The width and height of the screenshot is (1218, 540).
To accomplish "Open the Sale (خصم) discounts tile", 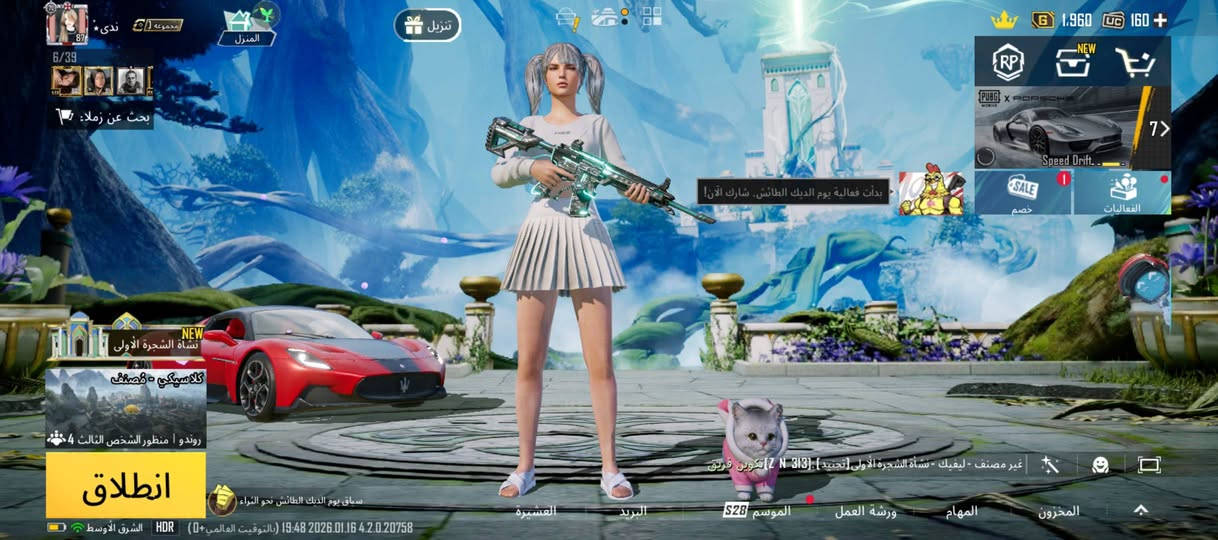I will pyautogui.click(x=1023, y=192).
